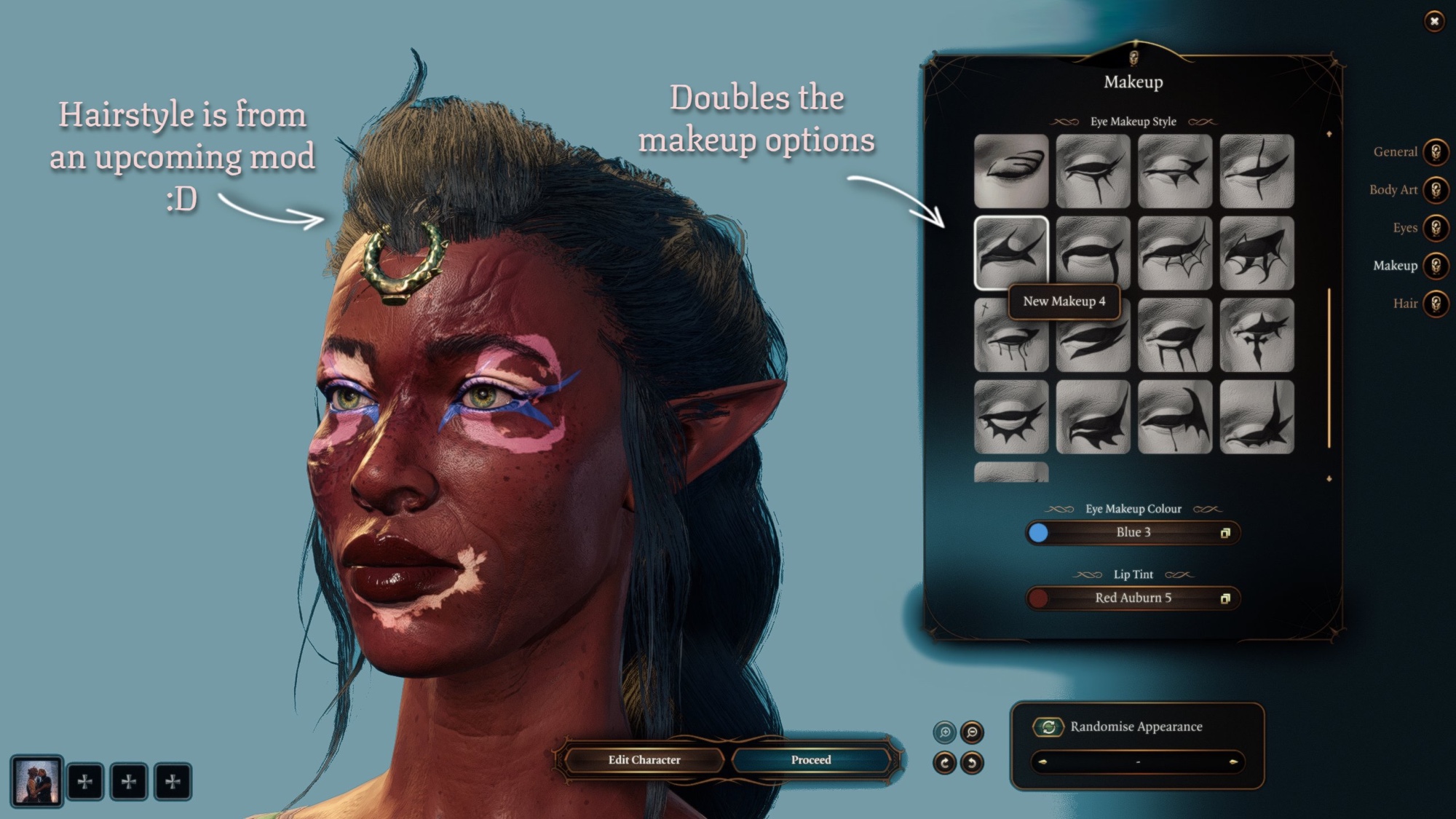Switch to the Hair tab
The width and height of the screenshot is (1456, 819).
coord(1436,304)
